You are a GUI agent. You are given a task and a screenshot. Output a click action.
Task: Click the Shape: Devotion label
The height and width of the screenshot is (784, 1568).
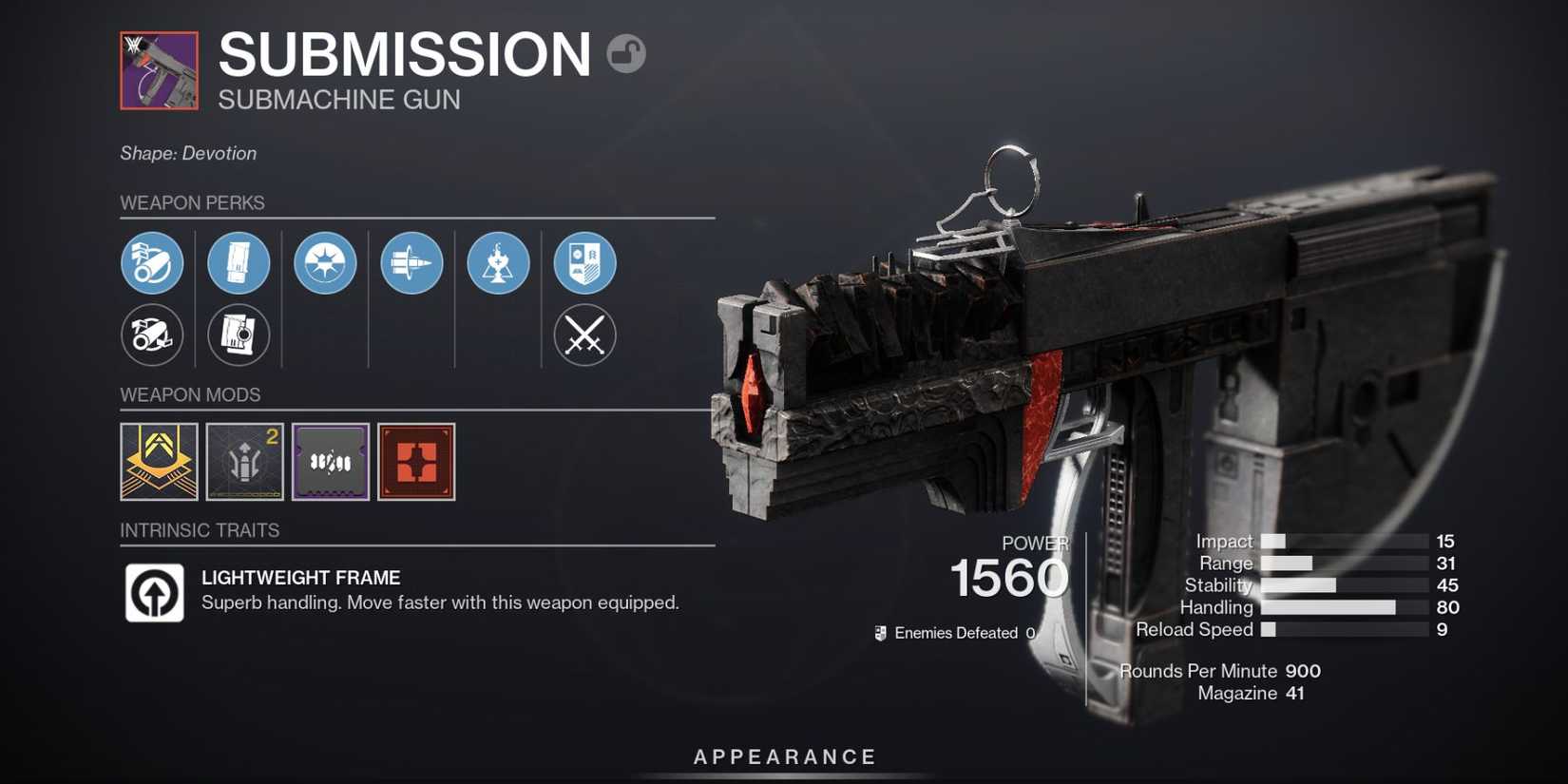[187, 153]
